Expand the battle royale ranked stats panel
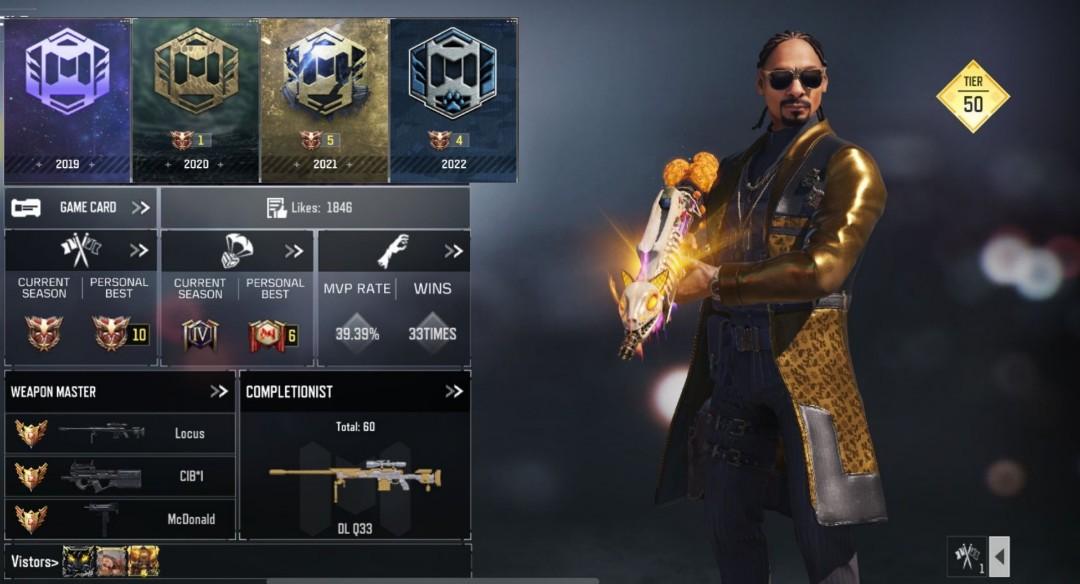The height and width of the screenshot is (584, 1080). (294, 250)
